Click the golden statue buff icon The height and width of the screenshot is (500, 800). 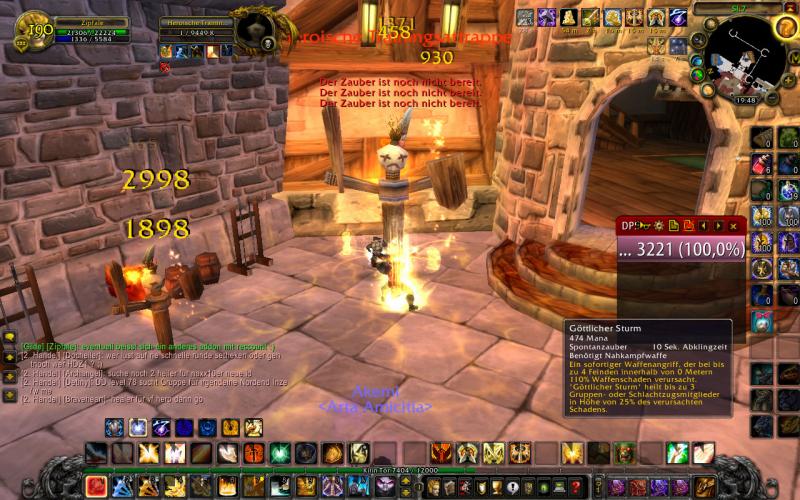tap(568, 17)
